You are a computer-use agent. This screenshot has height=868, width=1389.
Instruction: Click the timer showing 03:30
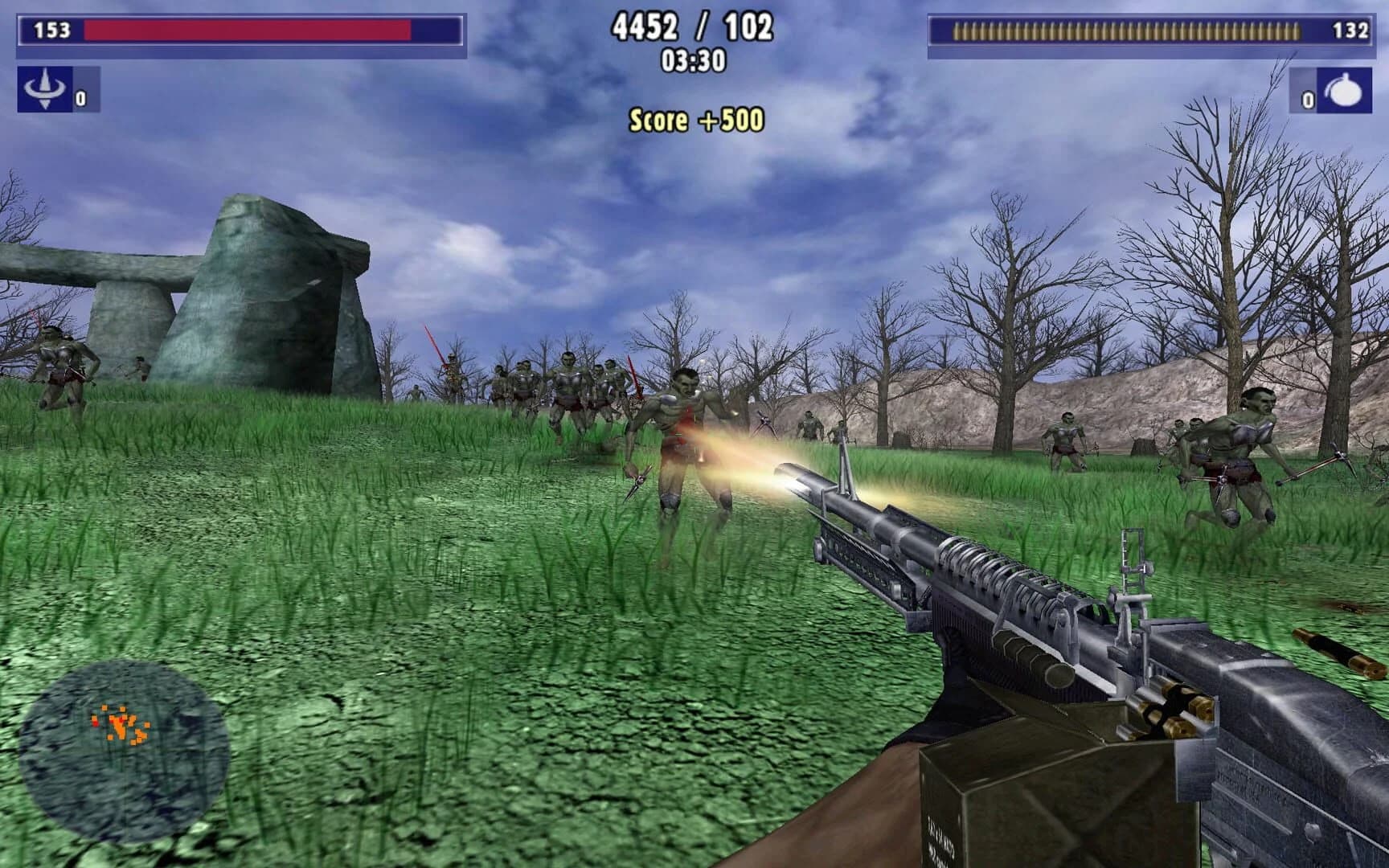pos(691,59)
